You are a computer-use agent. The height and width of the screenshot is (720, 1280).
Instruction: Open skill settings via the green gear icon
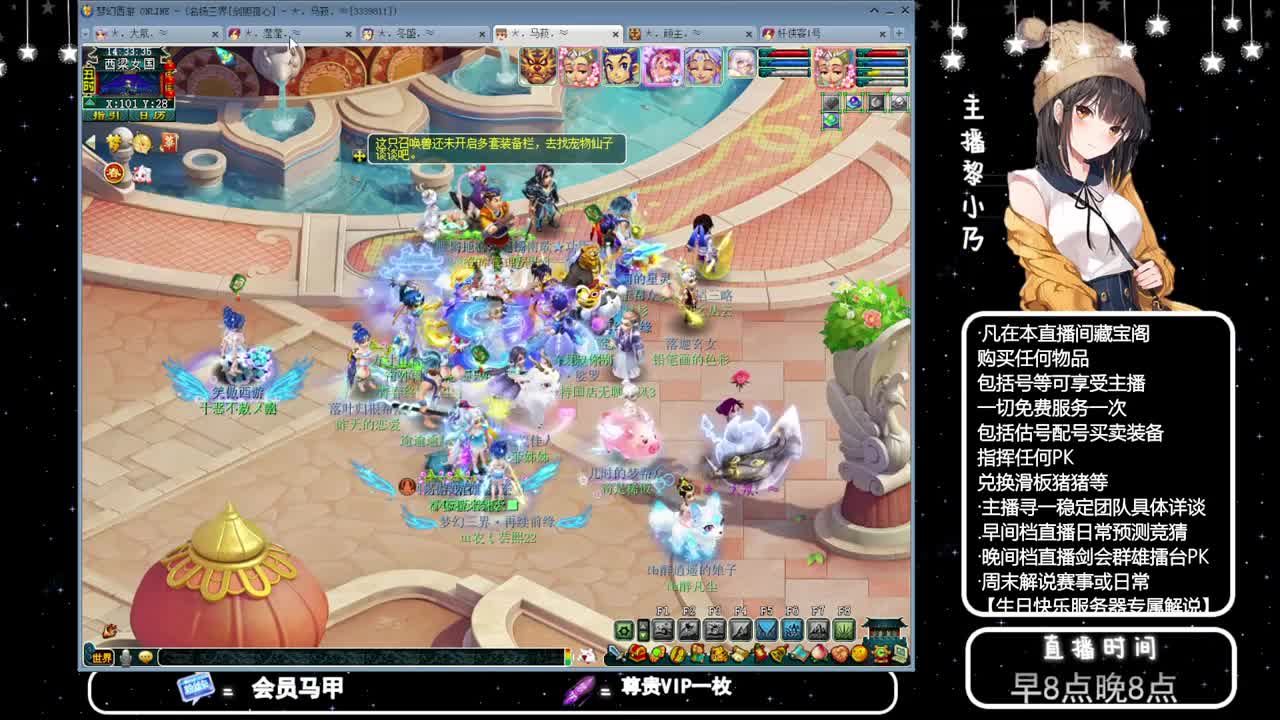click(624, 630)
